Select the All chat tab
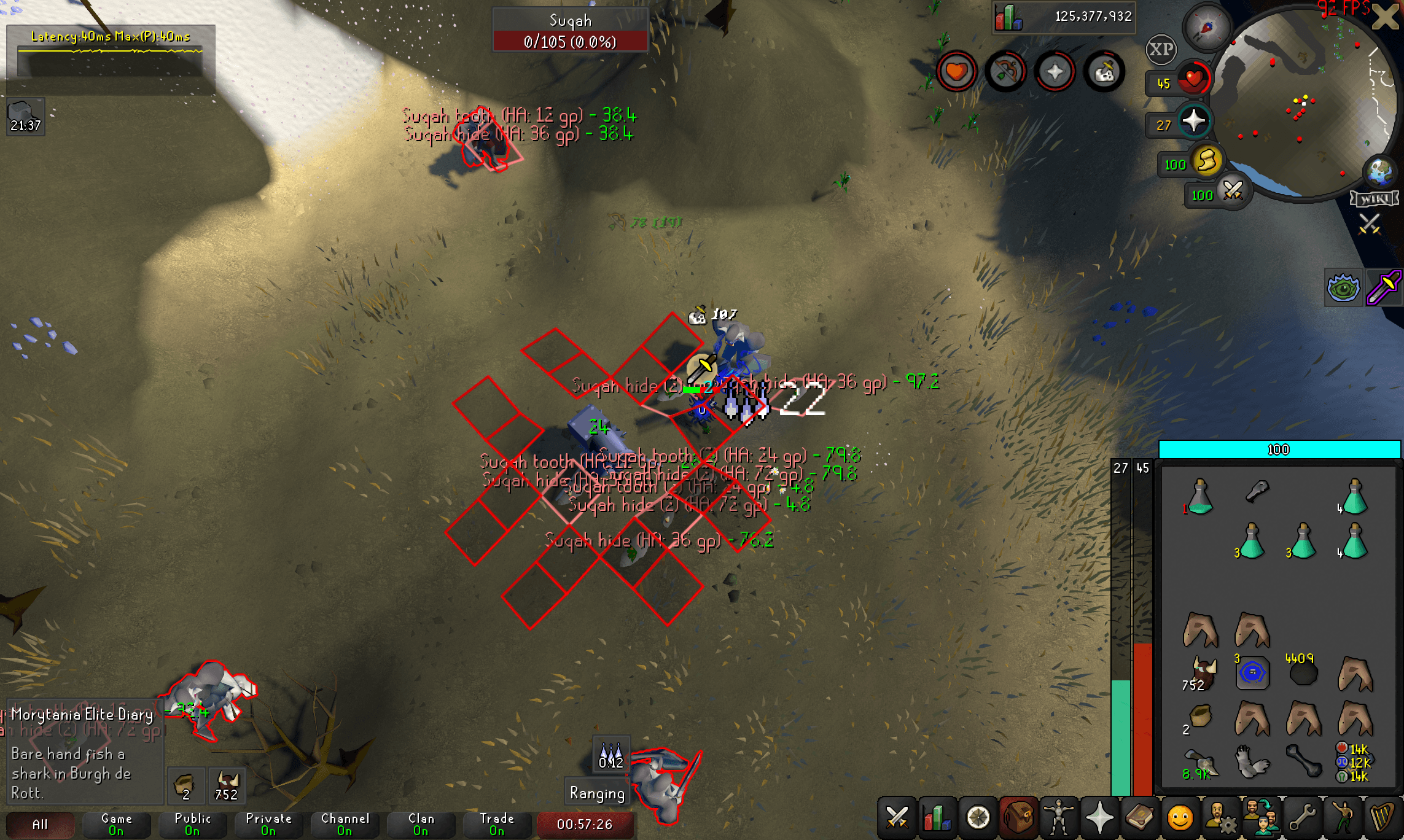Viewport: 1404px width, 840px height. pos(40,824)
